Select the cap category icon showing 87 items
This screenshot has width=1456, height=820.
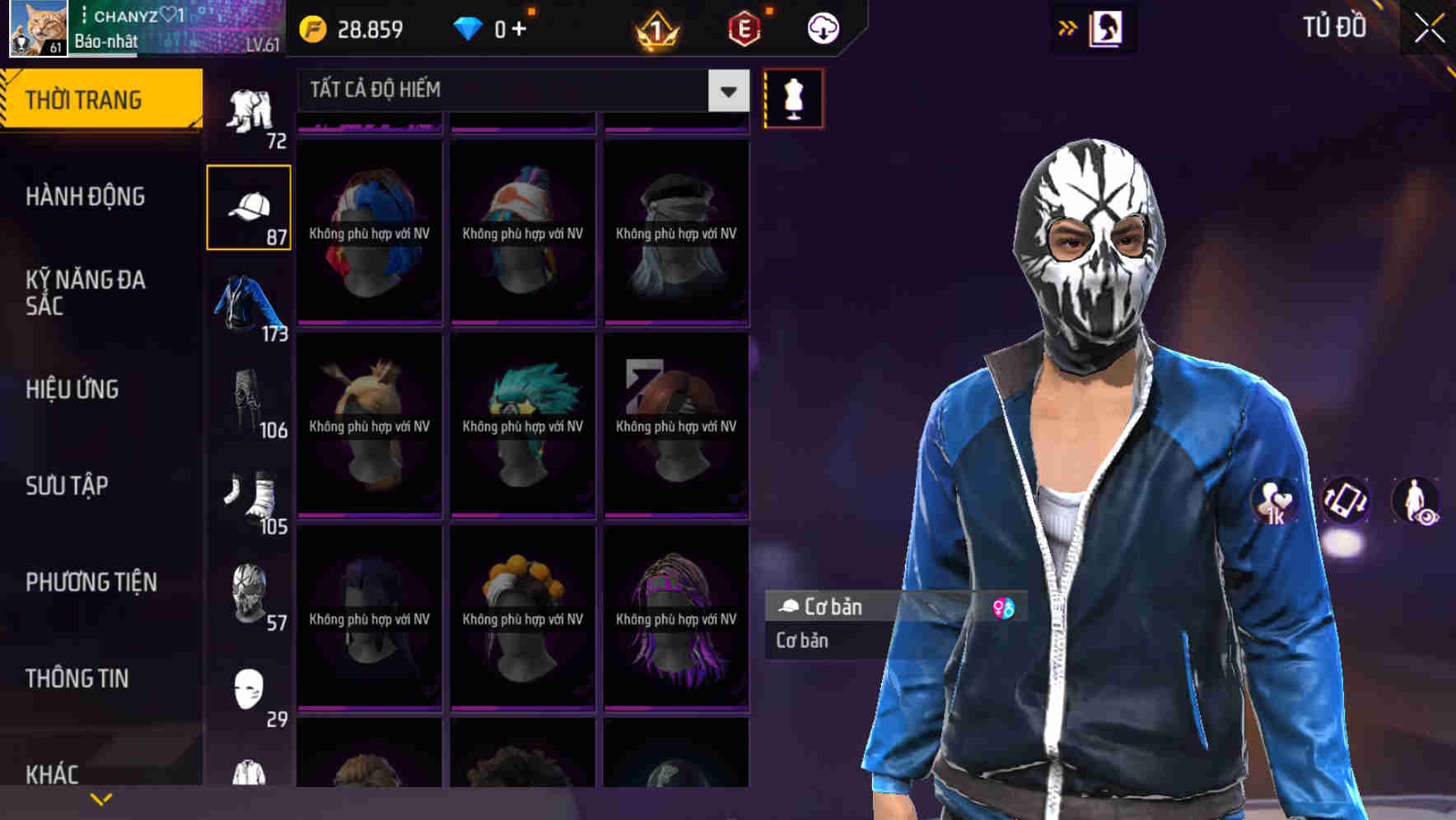click(250, 206)
